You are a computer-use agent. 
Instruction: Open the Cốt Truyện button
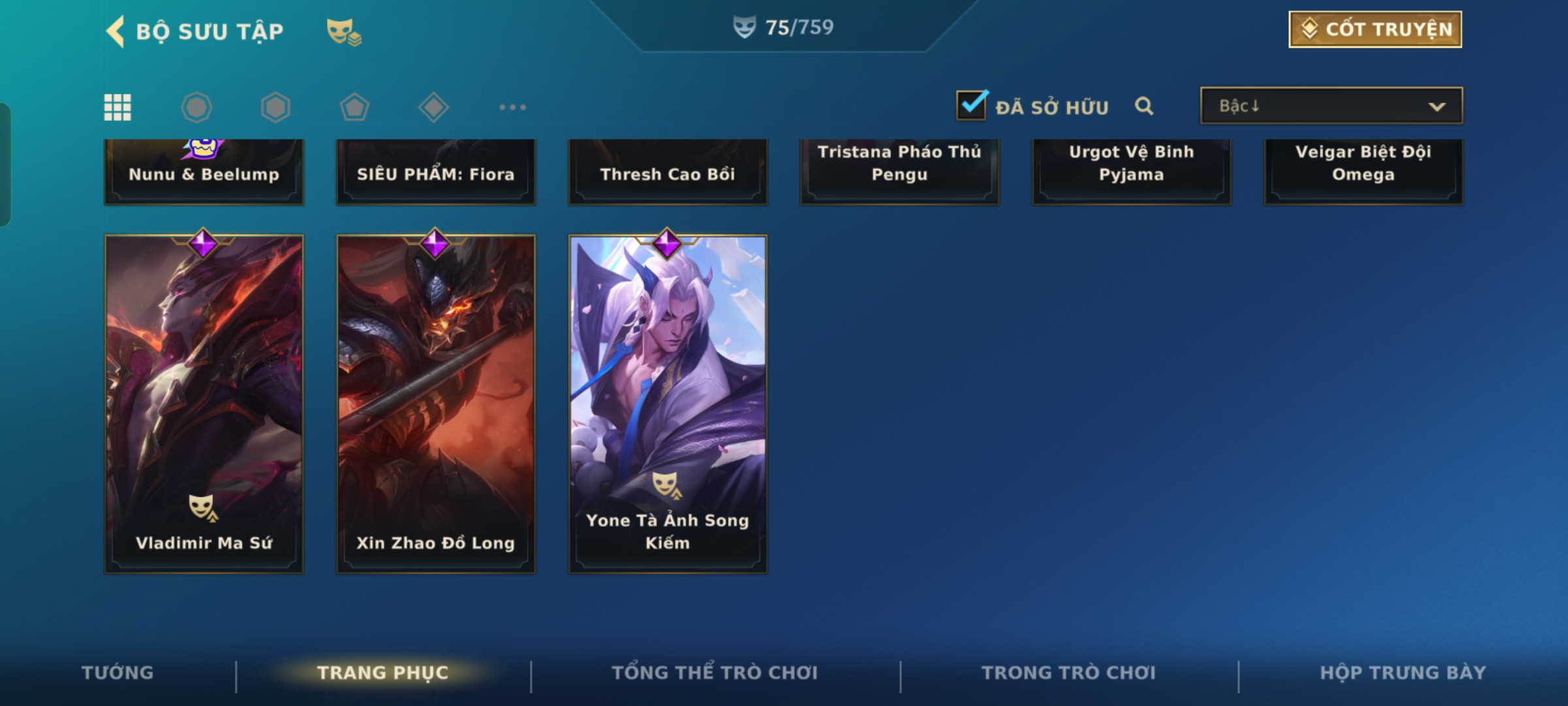[1375, 29]
